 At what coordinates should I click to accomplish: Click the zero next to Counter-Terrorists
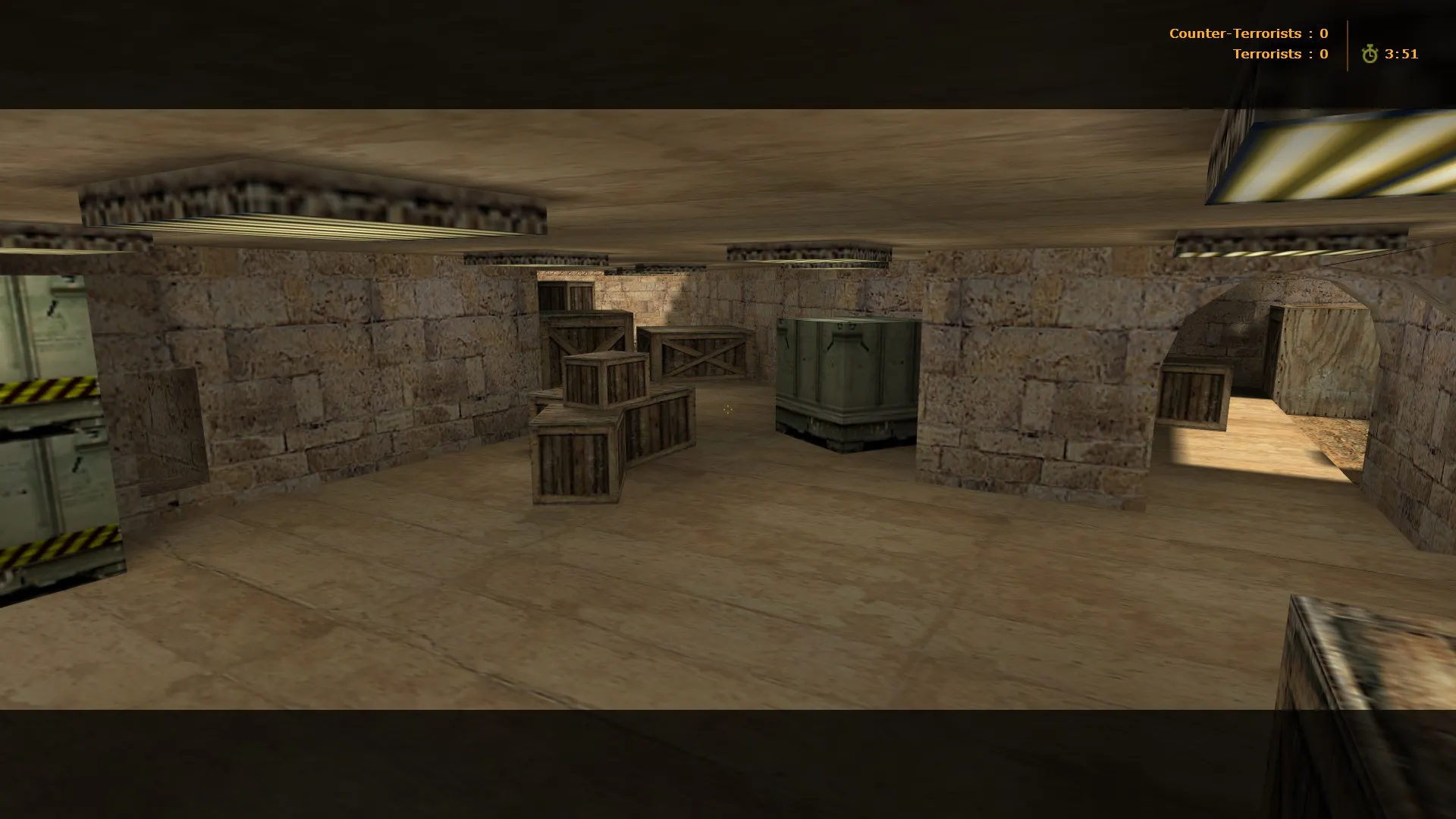(x=1323, y=33)
